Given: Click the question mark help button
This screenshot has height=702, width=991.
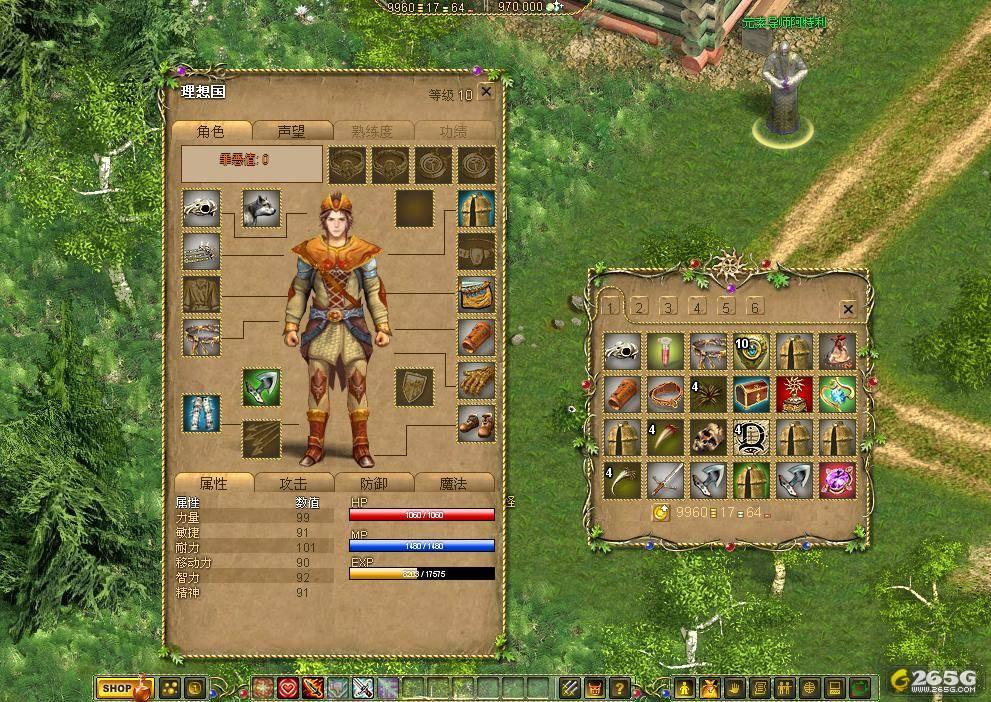Looking at the screenshot, I should pyautogui.click(x=619, y=688).
